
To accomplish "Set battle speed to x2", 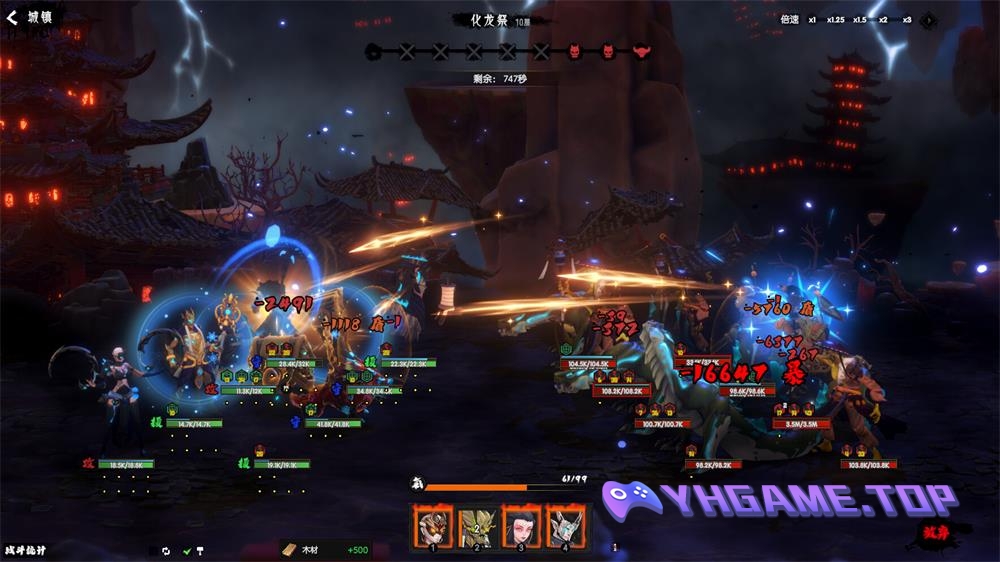I will (x=883, y=19).
